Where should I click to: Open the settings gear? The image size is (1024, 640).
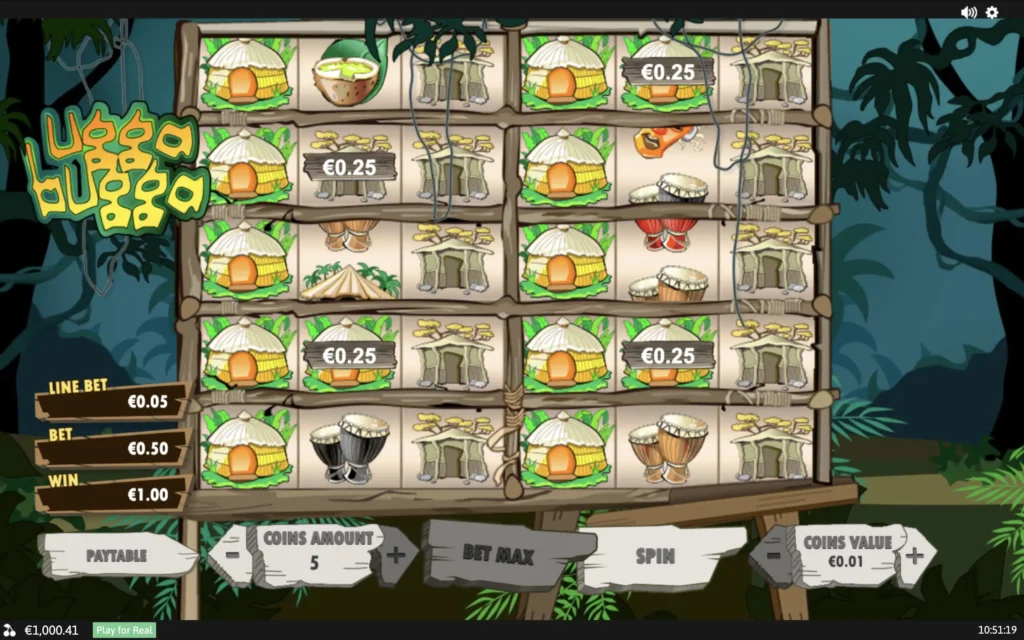point(992,12)
